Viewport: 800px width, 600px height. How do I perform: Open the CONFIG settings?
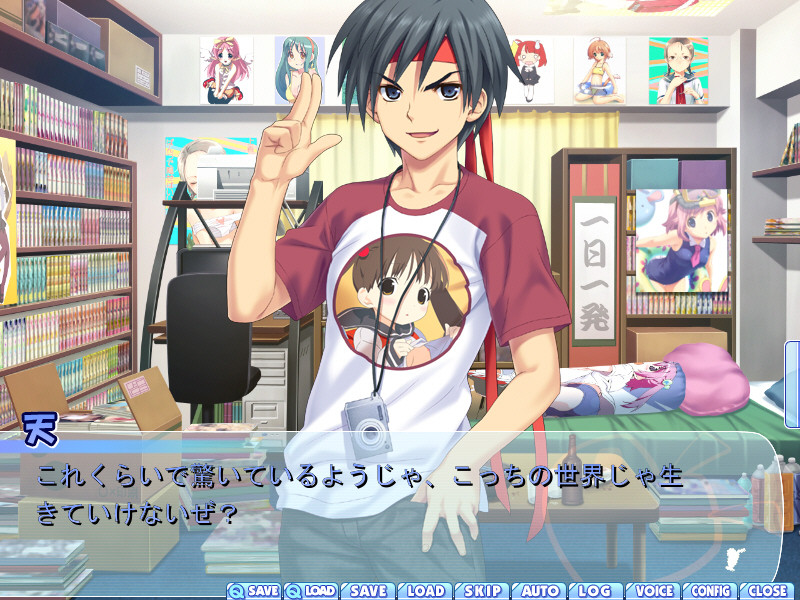[711, 591]
